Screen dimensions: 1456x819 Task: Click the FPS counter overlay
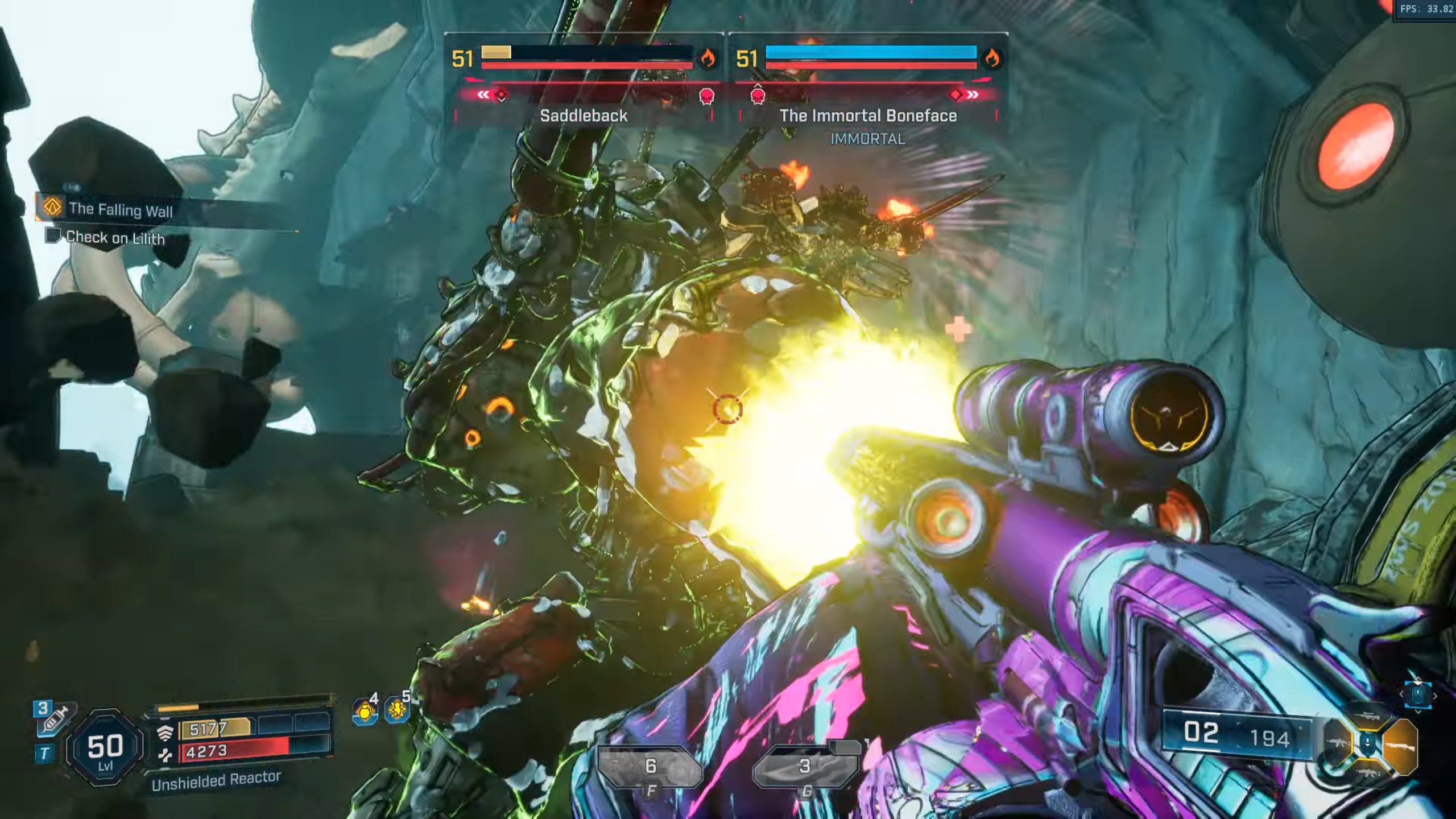pyautogui.click(x=1425, y=9)
